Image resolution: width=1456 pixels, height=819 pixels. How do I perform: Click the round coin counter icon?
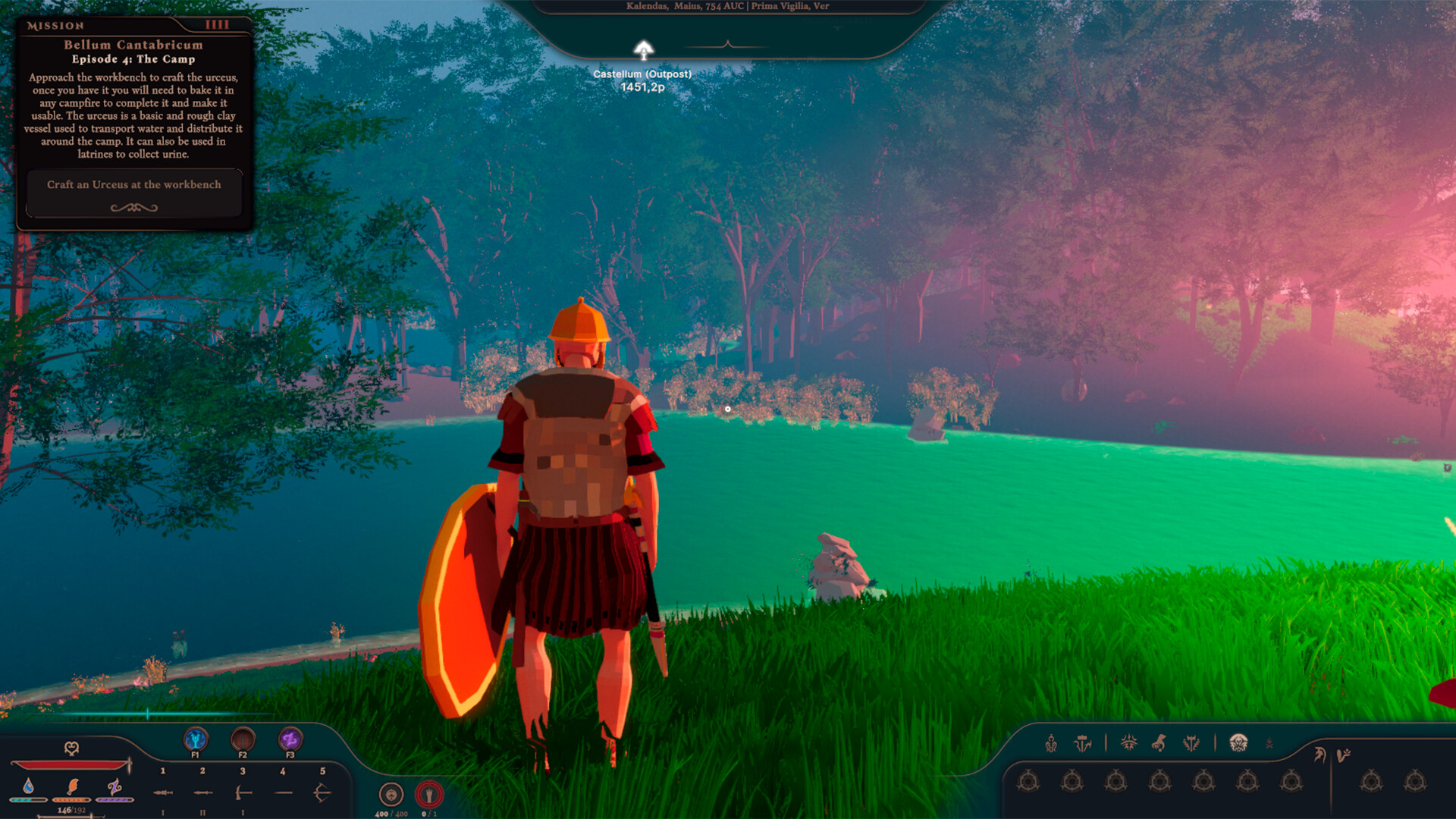391,794
